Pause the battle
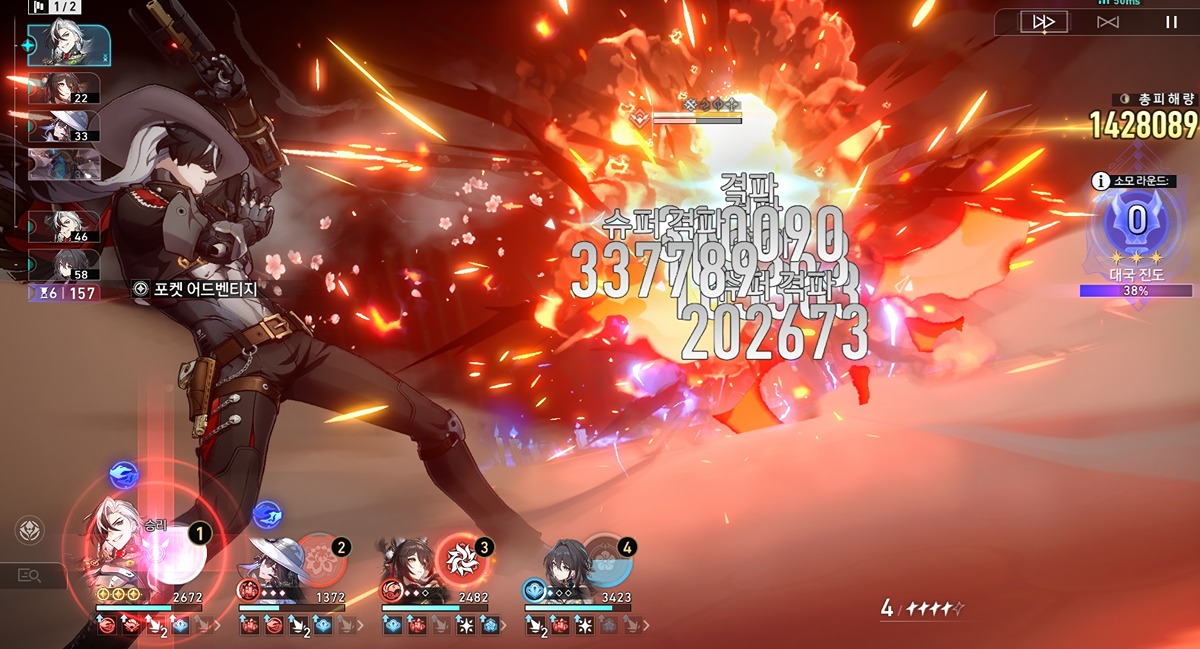1200x649 pixels. [1170, 22]
